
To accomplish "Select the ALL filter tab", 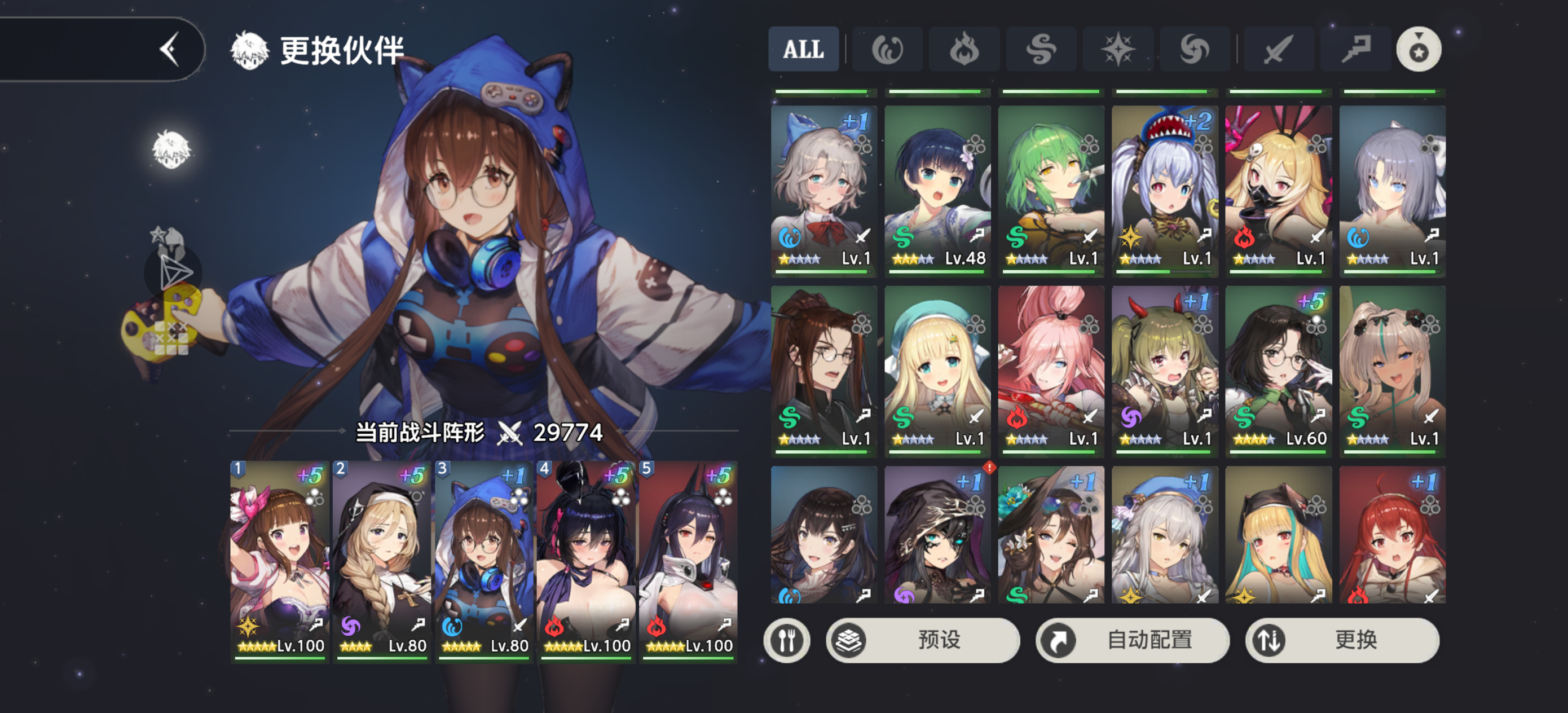I will click(803, 49).
